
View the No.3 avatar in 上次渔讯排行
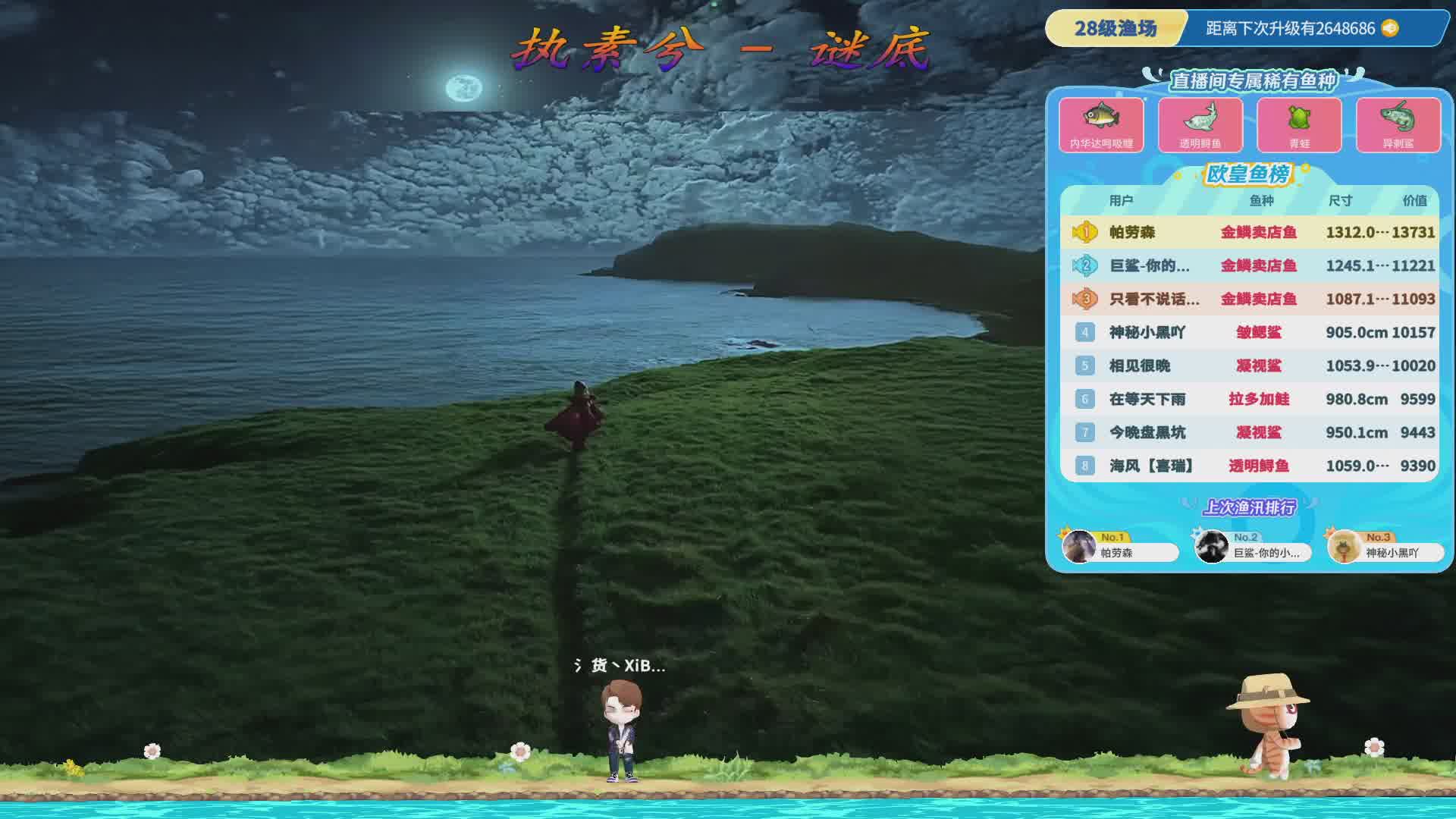coord(1344,547)
